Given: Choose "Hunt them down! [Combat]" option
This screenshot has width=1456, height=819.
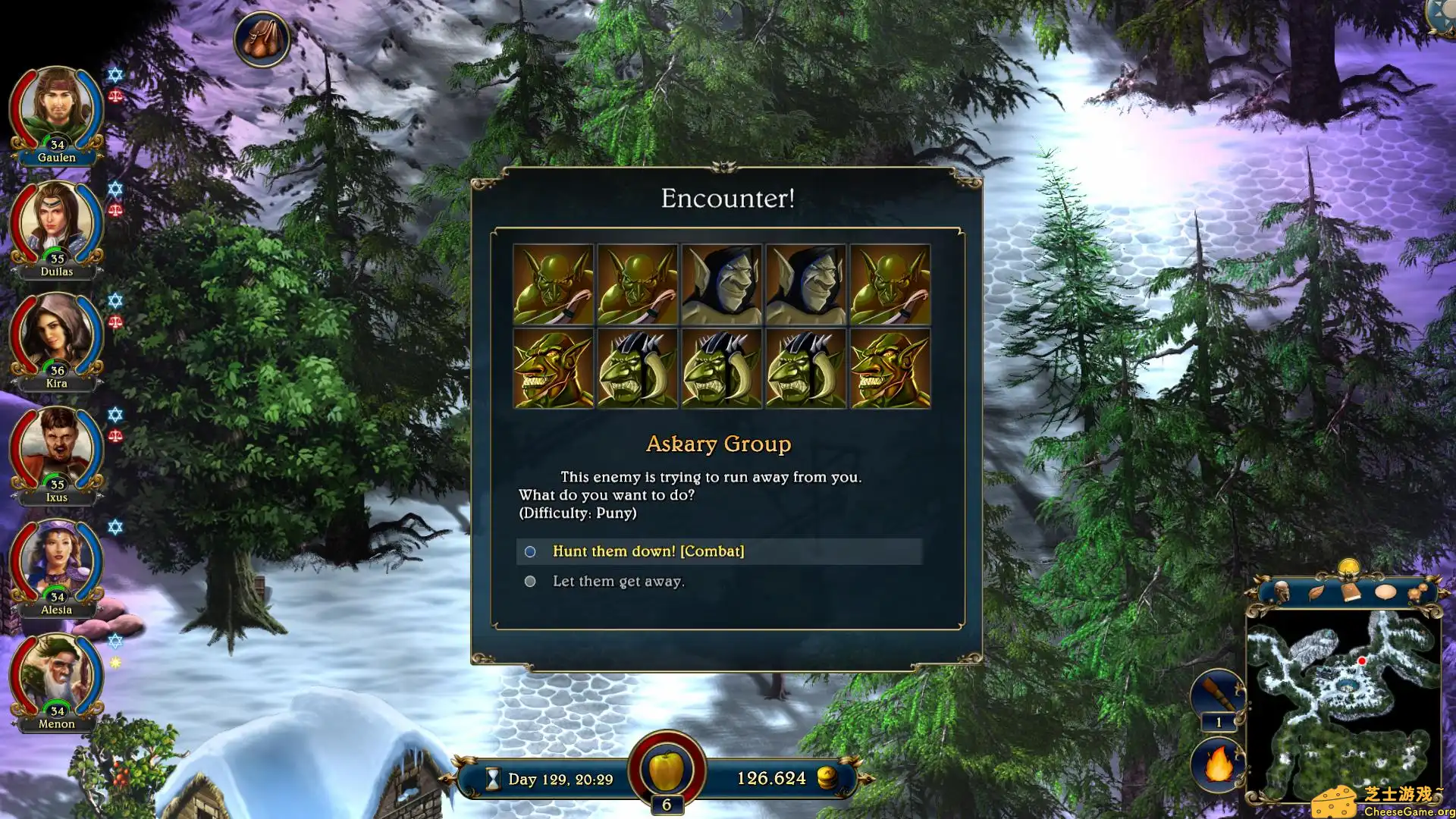Looking at the screenshot, I should point(648,551).
